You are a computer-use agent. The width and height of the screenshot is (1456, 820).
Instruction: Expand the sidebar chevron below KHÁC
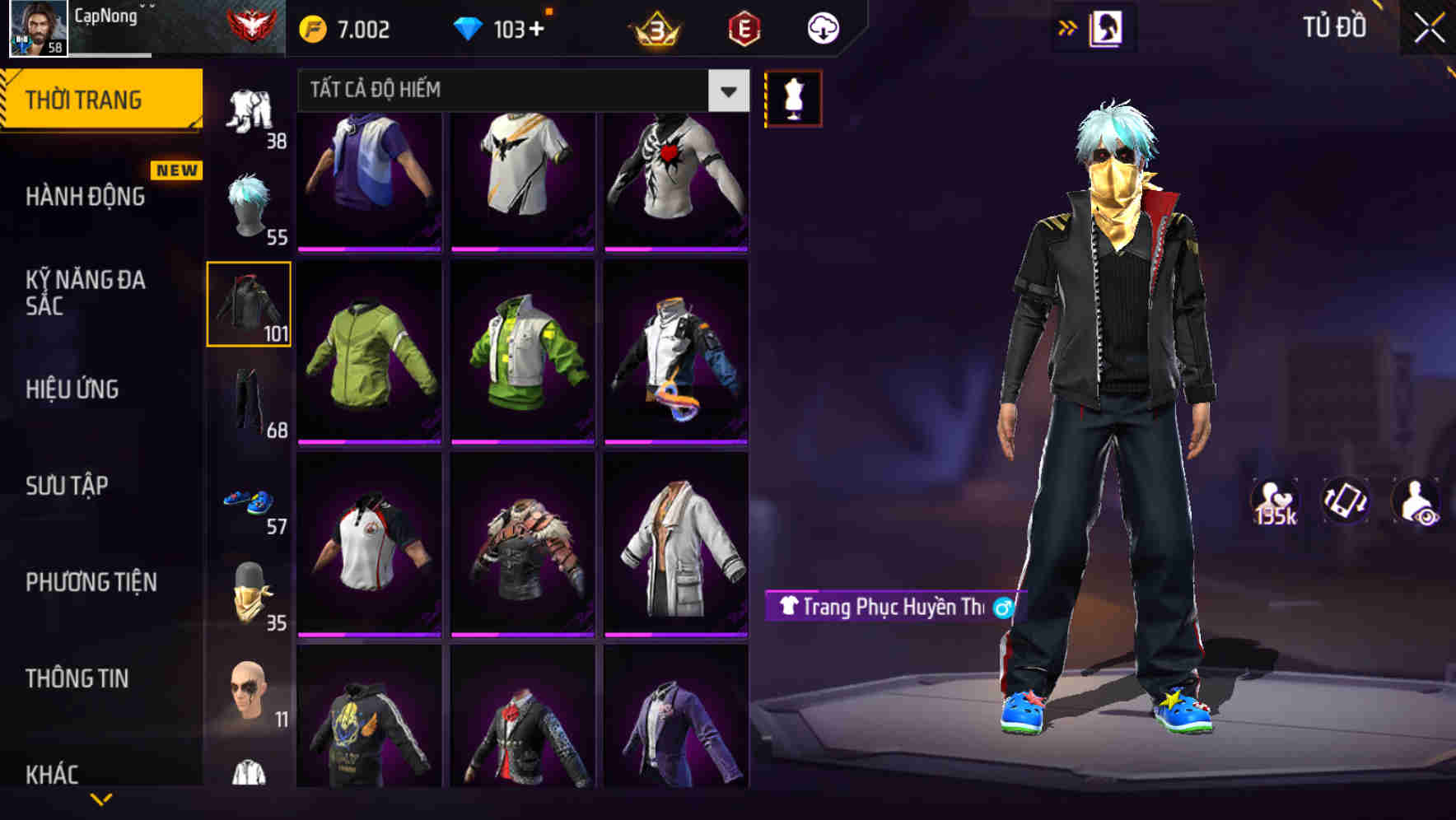tap(103, 800)
